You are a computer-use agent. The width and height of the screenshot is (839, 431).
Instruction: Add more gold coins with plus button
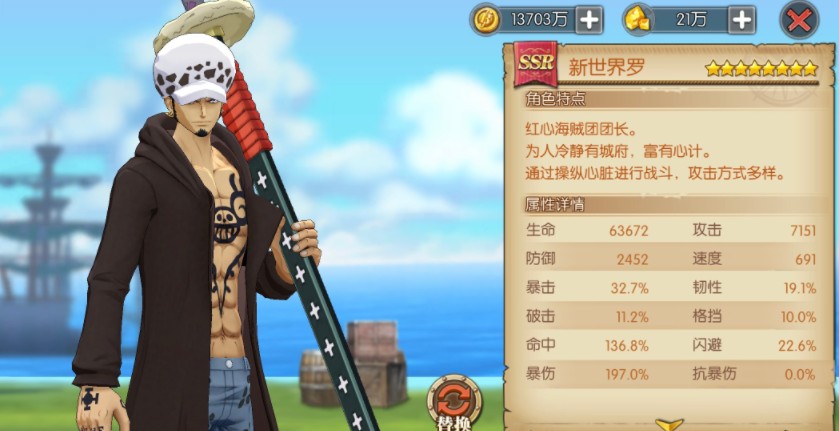(589, 19)
